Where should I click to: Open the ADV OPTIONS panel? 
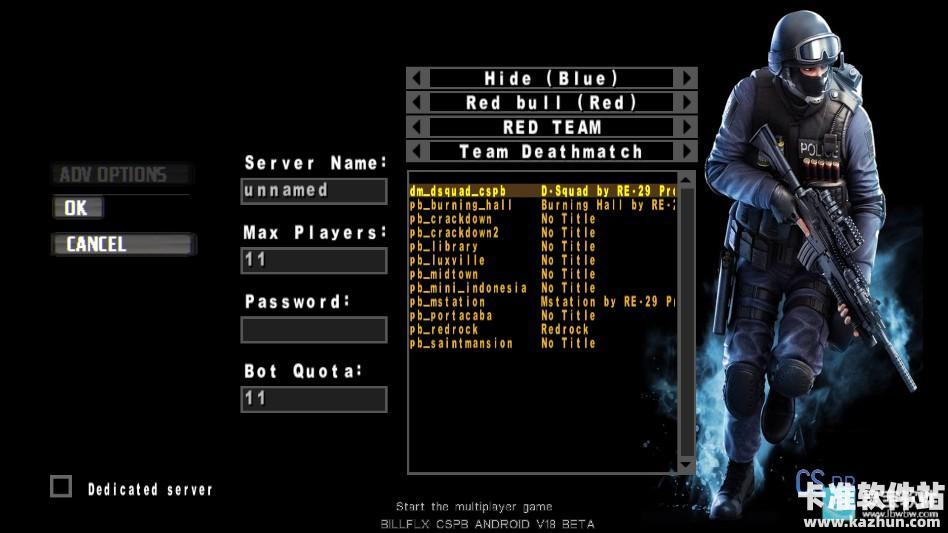pos(120,174)
